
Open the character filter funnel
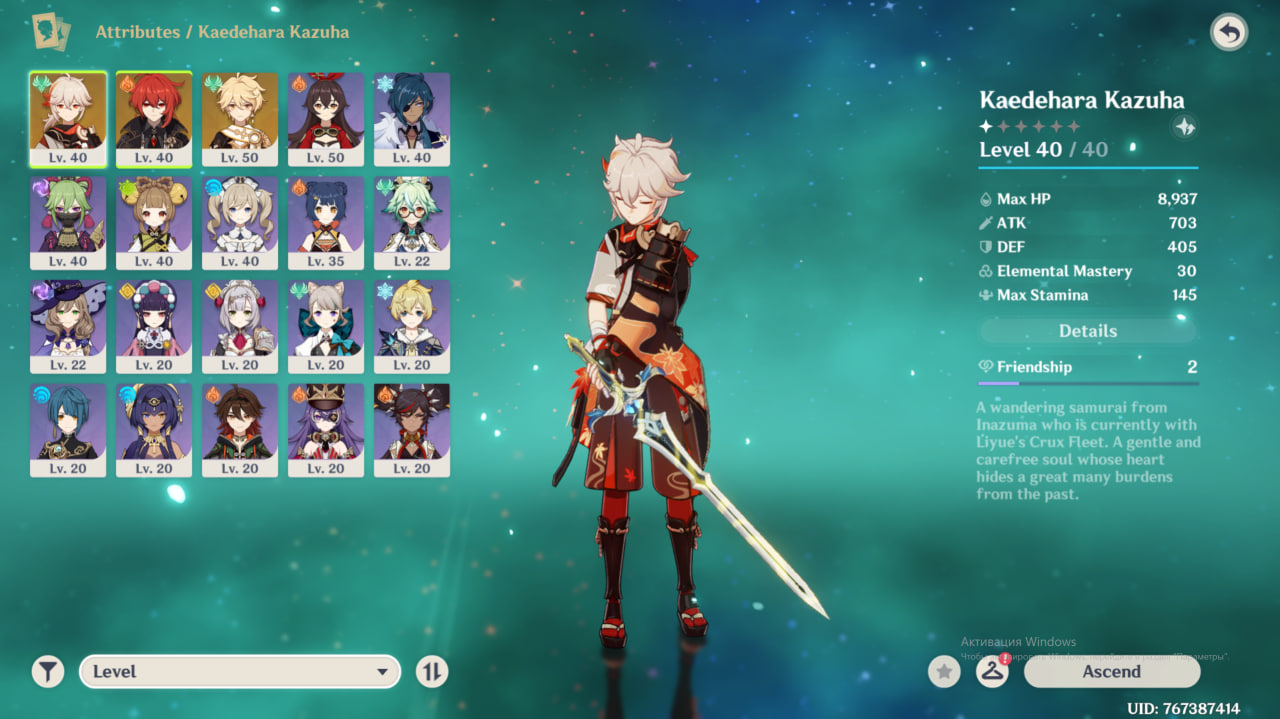click(47, 672)
